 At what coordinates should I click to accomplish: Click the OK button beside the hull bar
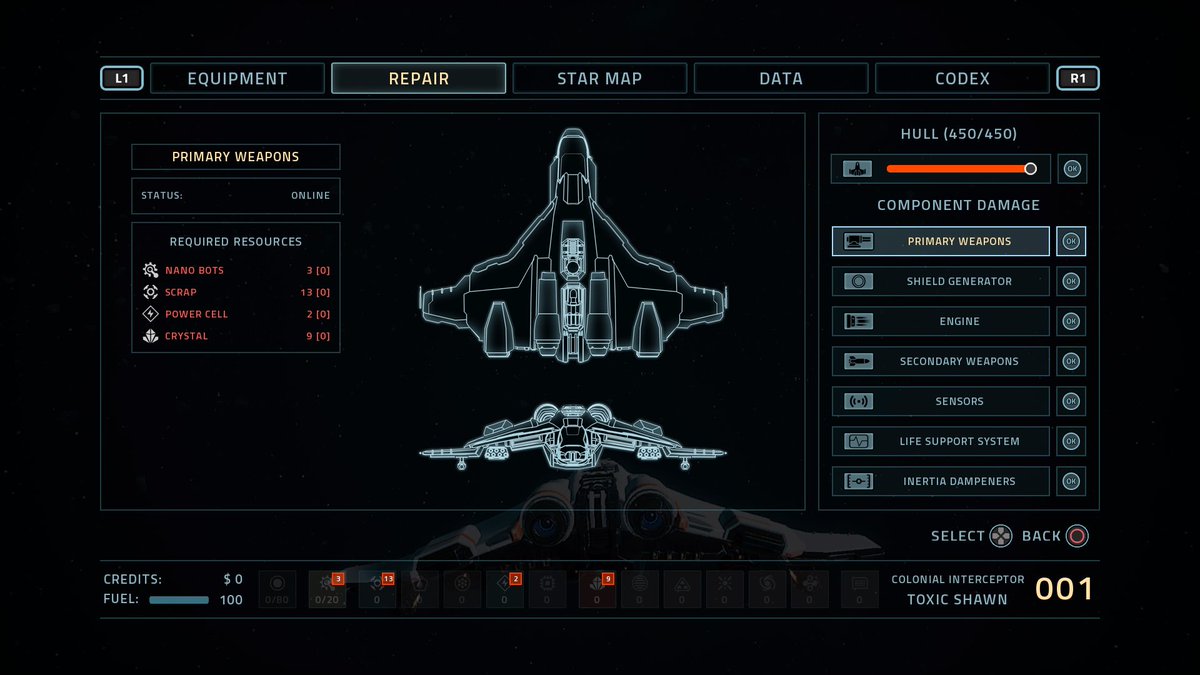pyautogui.click(x=1072, y=169)
